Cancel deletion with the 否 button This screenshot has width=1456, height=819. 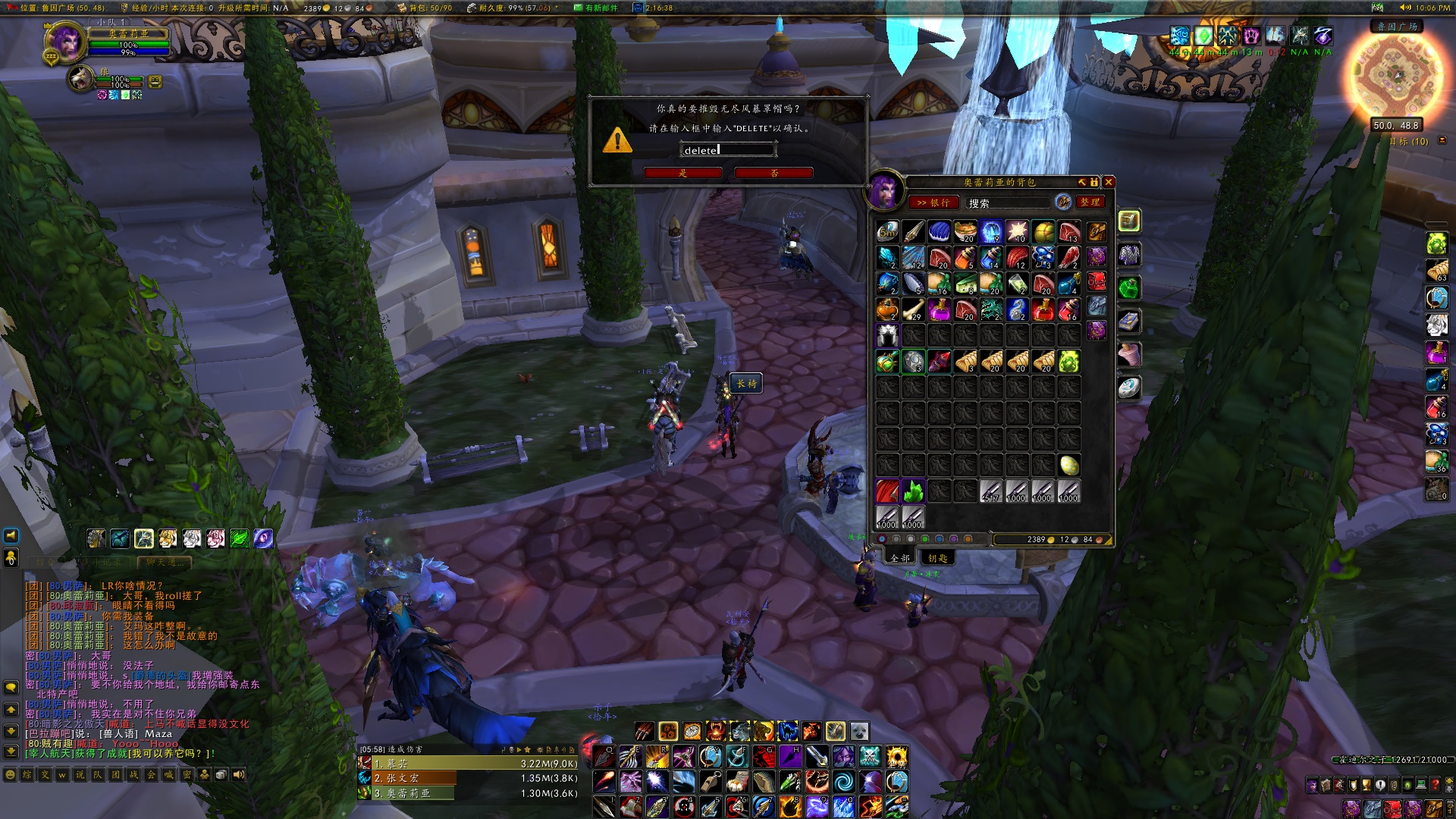point(773,173)
